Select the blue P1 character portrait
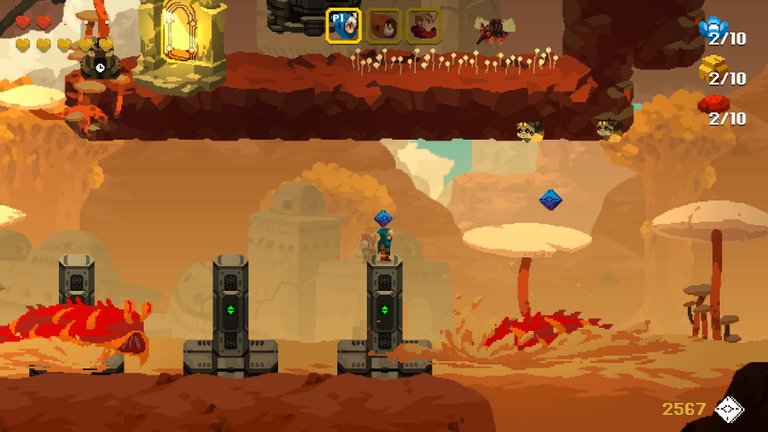Screen dimensions: 768x432 tap(343, 26)
